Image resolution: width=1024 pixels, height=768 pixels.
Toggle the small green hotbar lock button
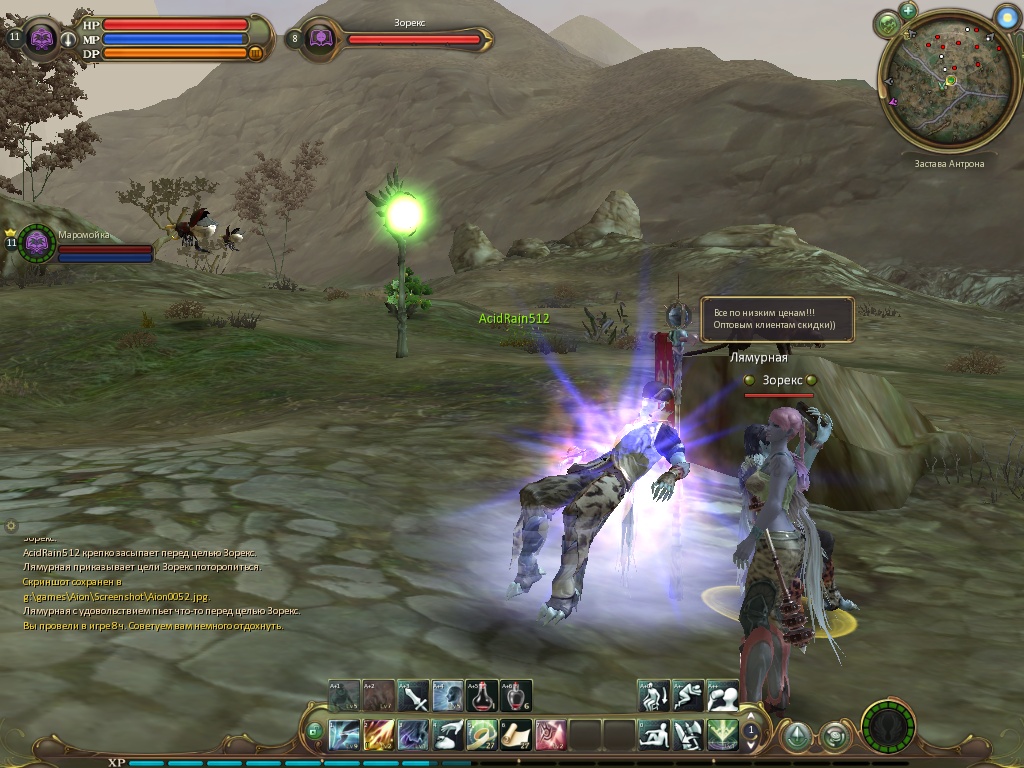[315, 731]
